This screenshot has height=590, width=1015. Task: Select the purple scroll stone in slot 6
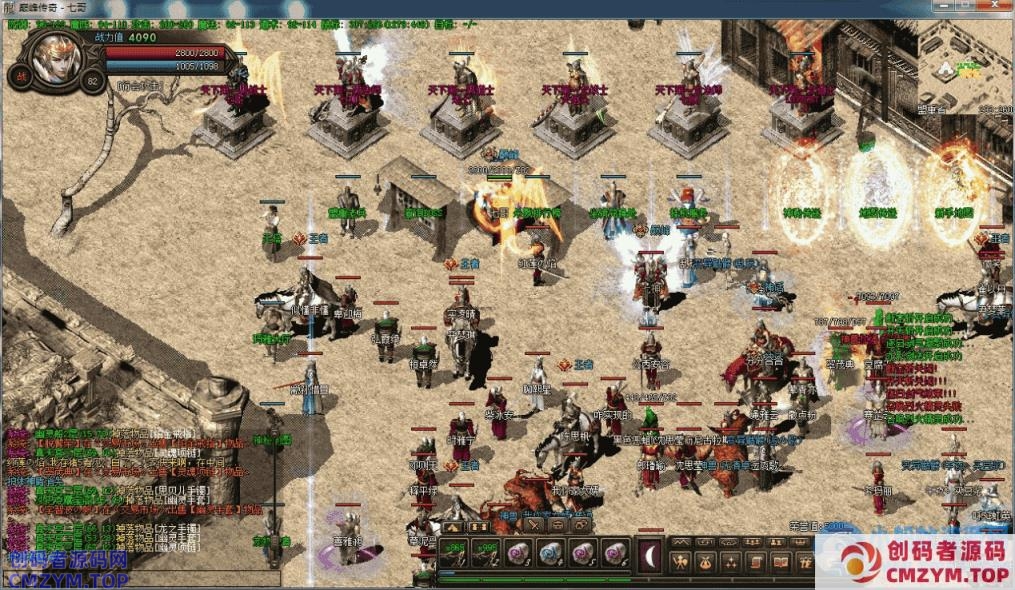[615, 553]
